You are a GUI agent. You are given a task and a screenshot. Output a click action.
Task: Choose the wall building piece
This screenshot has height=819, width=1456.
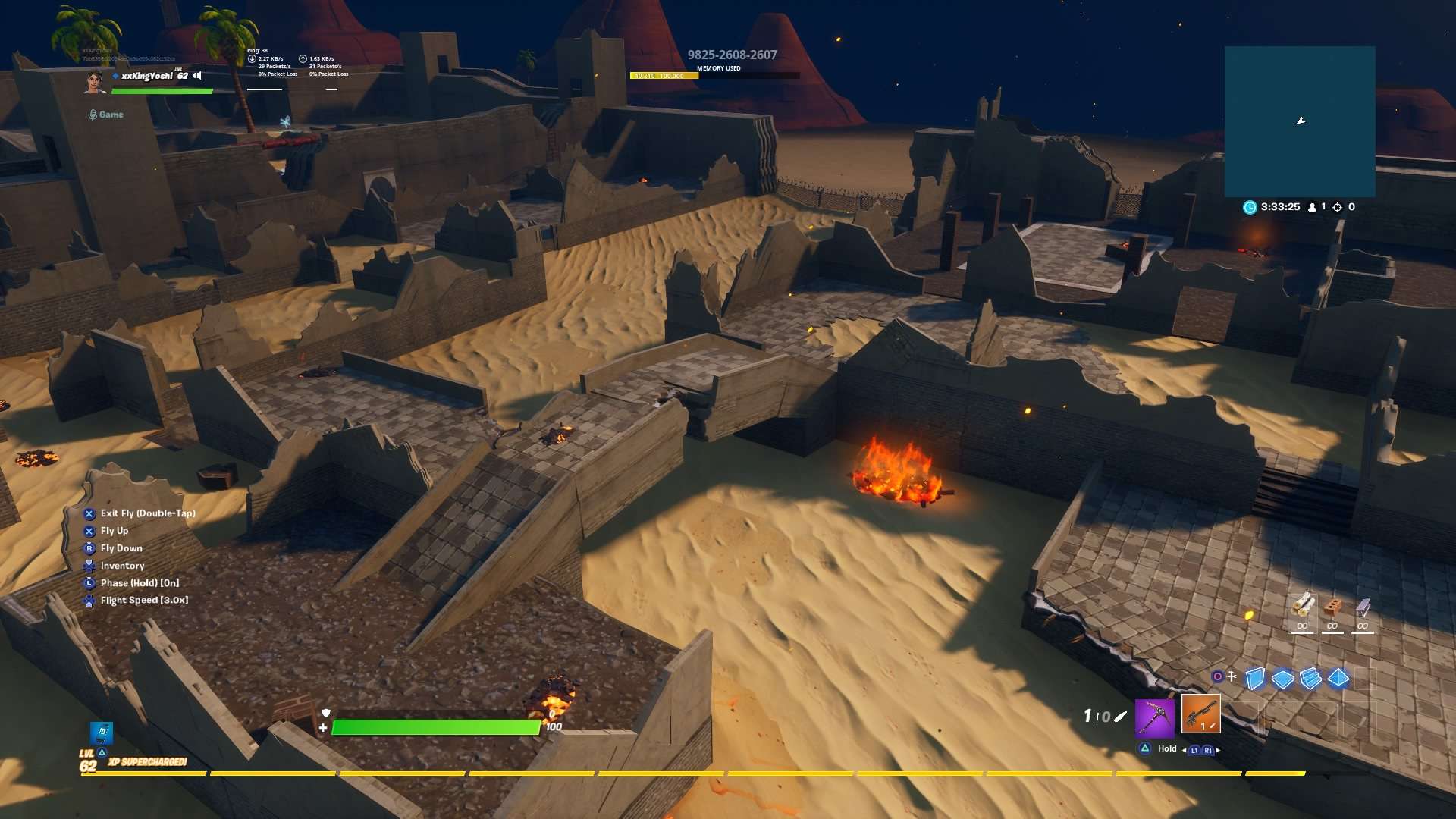[x=1255, y=678]
